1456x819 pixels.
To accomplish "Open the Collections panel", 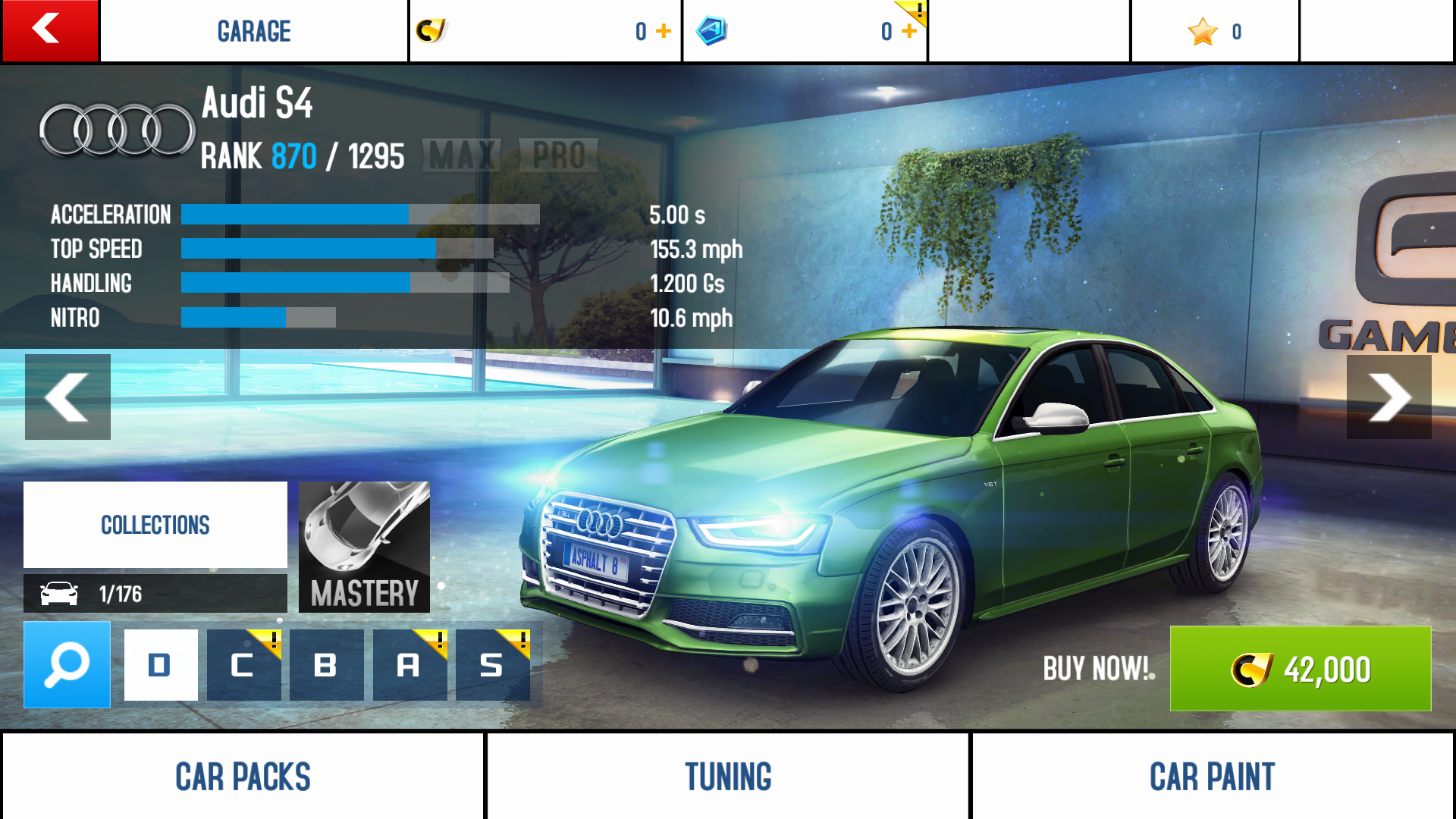I will point(155,524).
